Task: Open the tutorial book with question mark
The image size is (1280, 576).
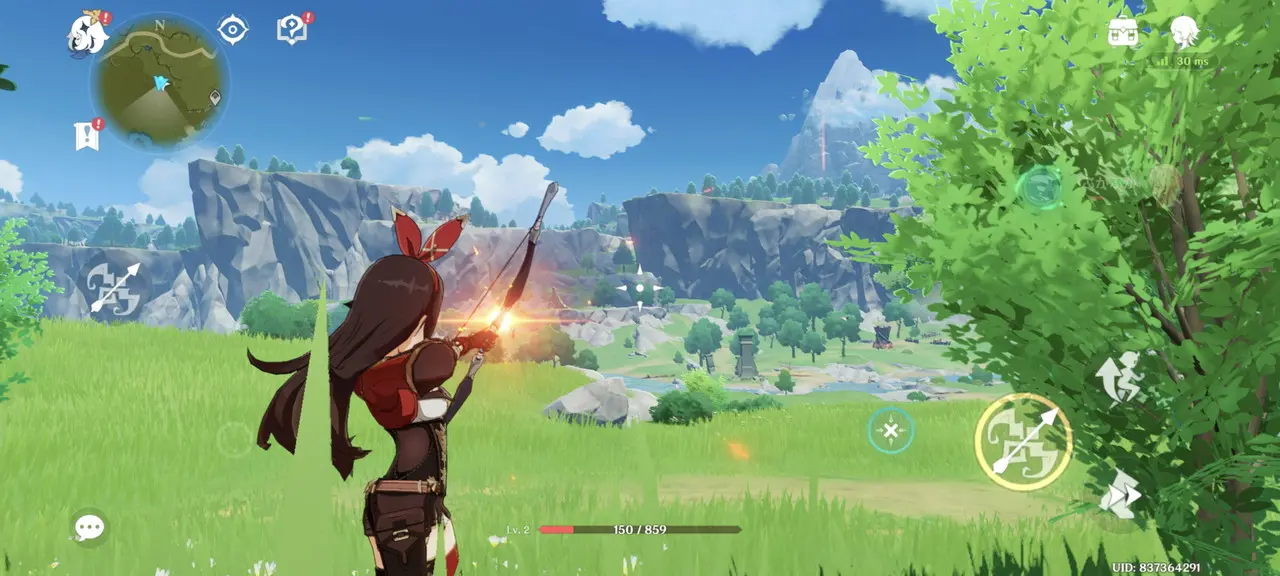Action: (x=291, y=30)
